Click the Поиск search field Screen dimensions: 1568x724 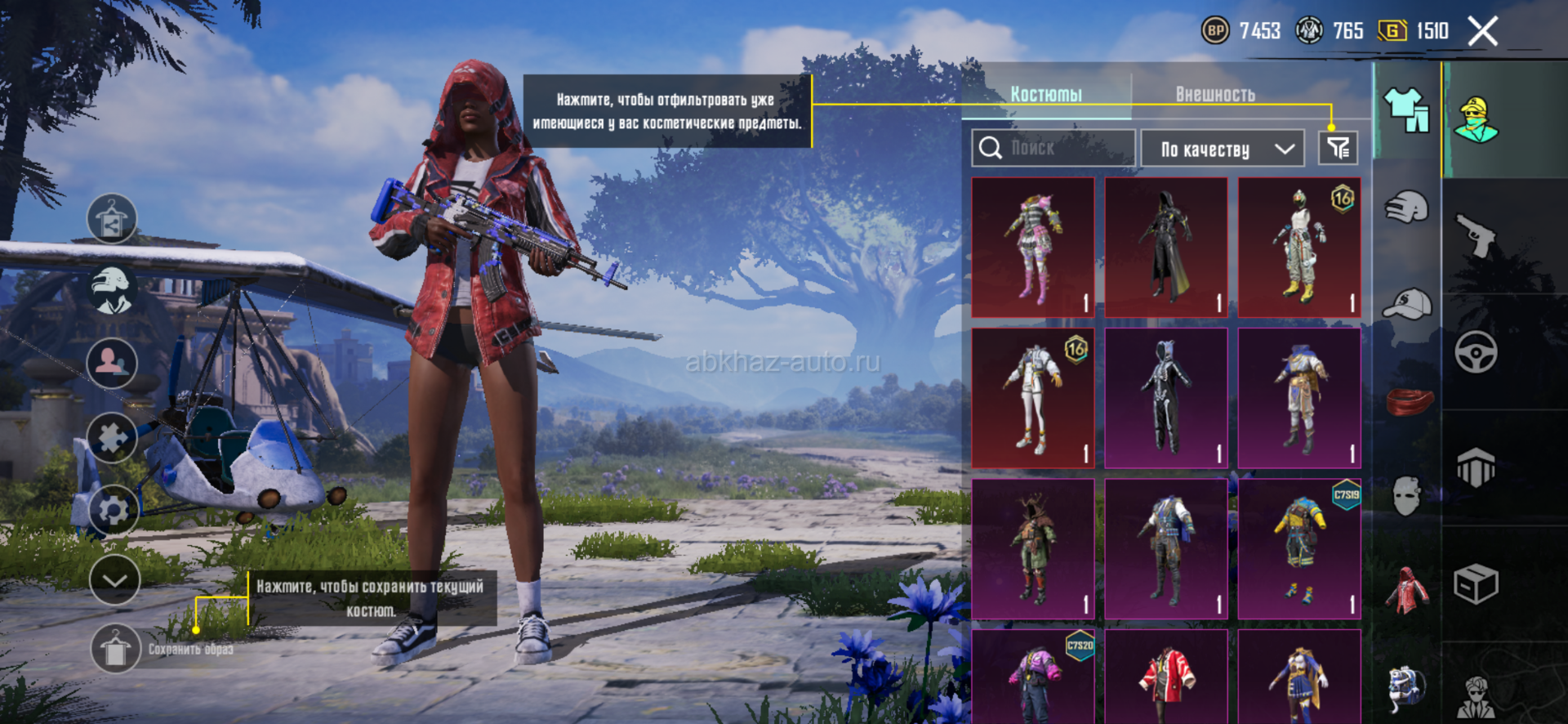tap(1053, 148)
